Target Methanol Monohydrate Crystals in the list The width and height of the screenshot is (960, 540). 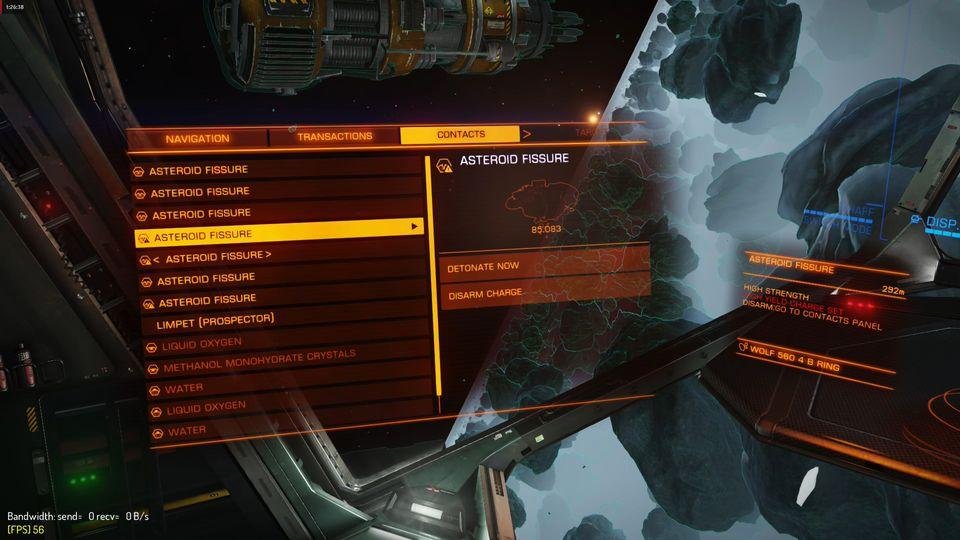[259, 362]
